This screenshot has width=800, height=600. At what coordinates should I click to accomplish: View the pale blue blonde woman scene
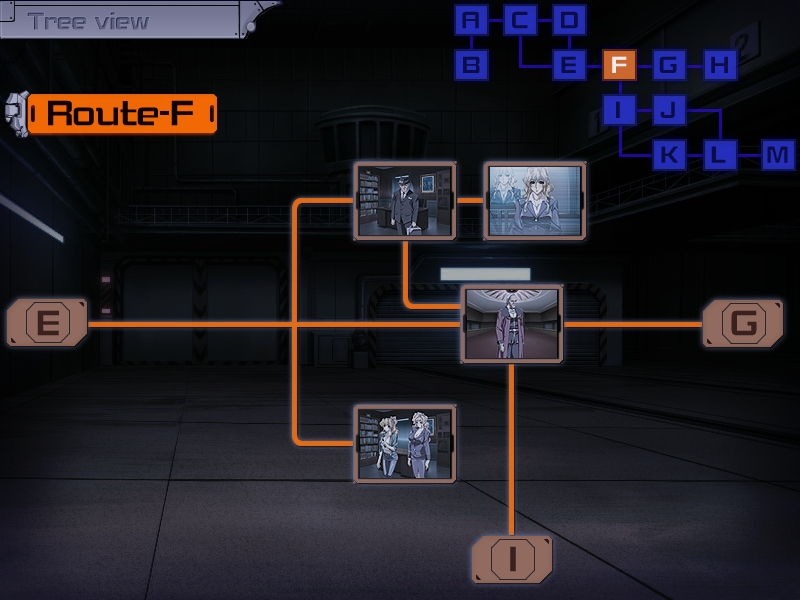[x=534, y=202]
